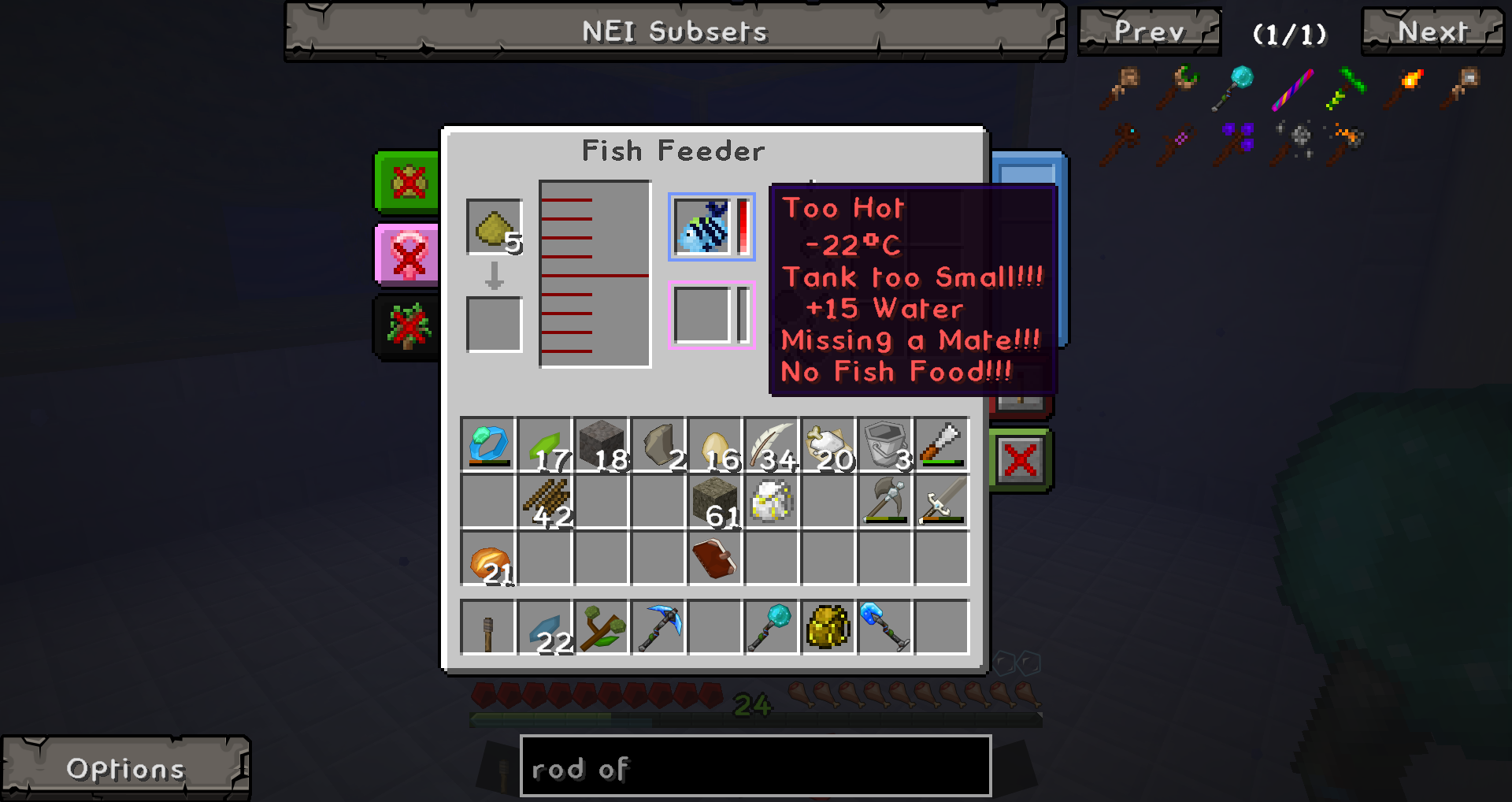Open the green side tab with red X
This screenshot has width=1512, height=802.
(407, 183)
